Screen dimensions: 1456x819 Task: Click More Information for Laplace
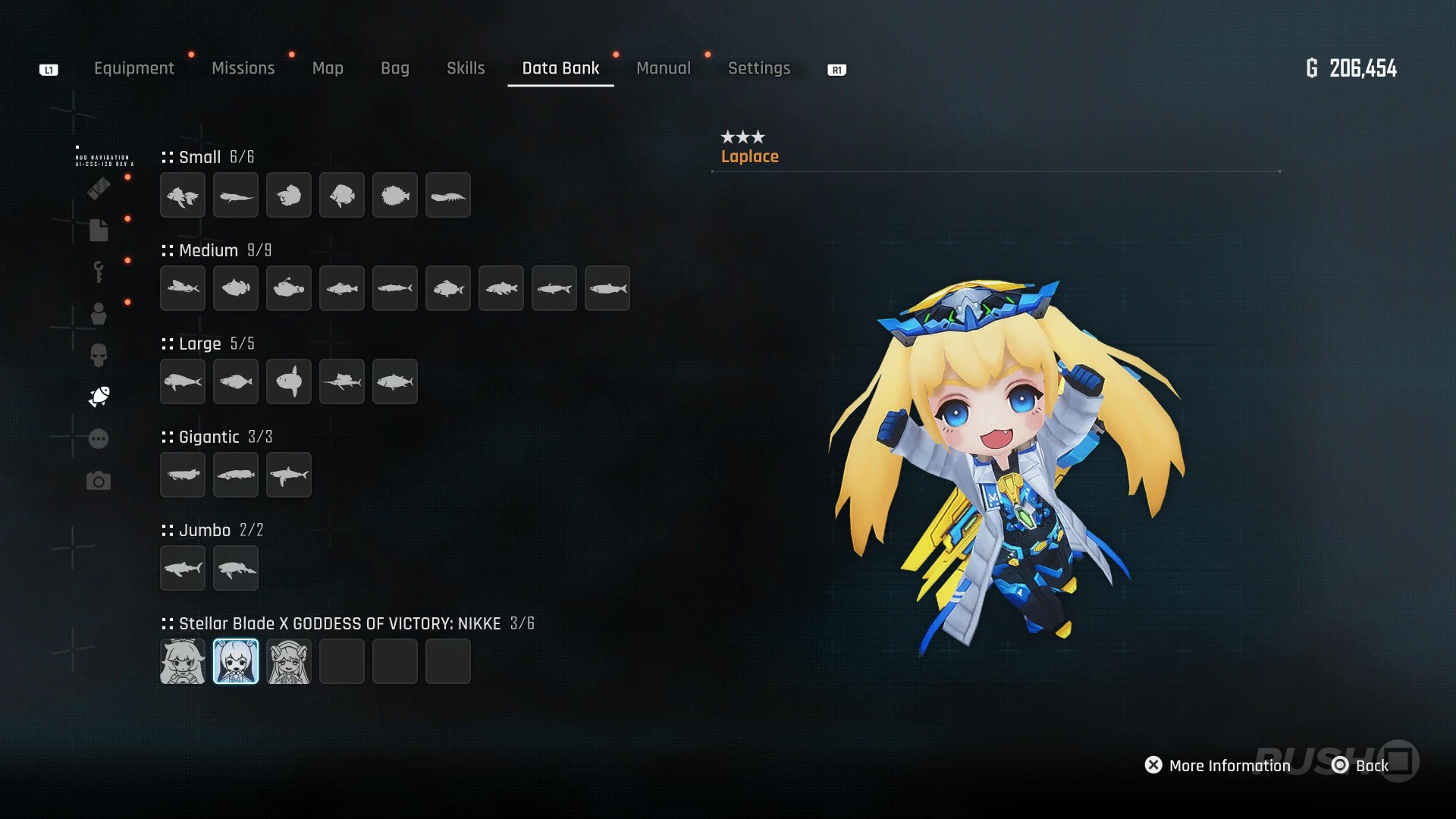pos(1217,765)
